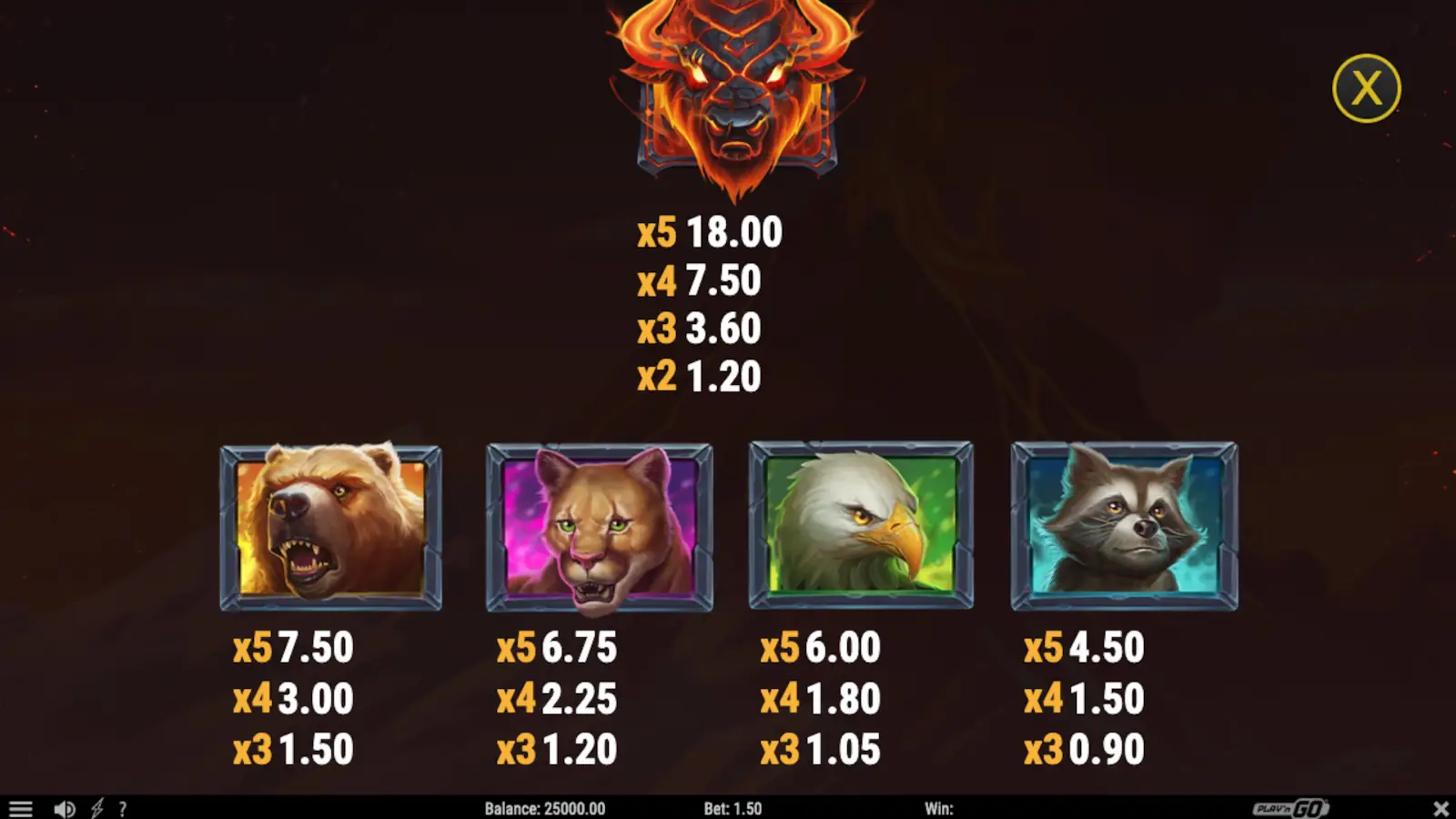Mute the game sound via speaker icon
Viewport: 1456px width, 819px height.
(x=62, y=808)
